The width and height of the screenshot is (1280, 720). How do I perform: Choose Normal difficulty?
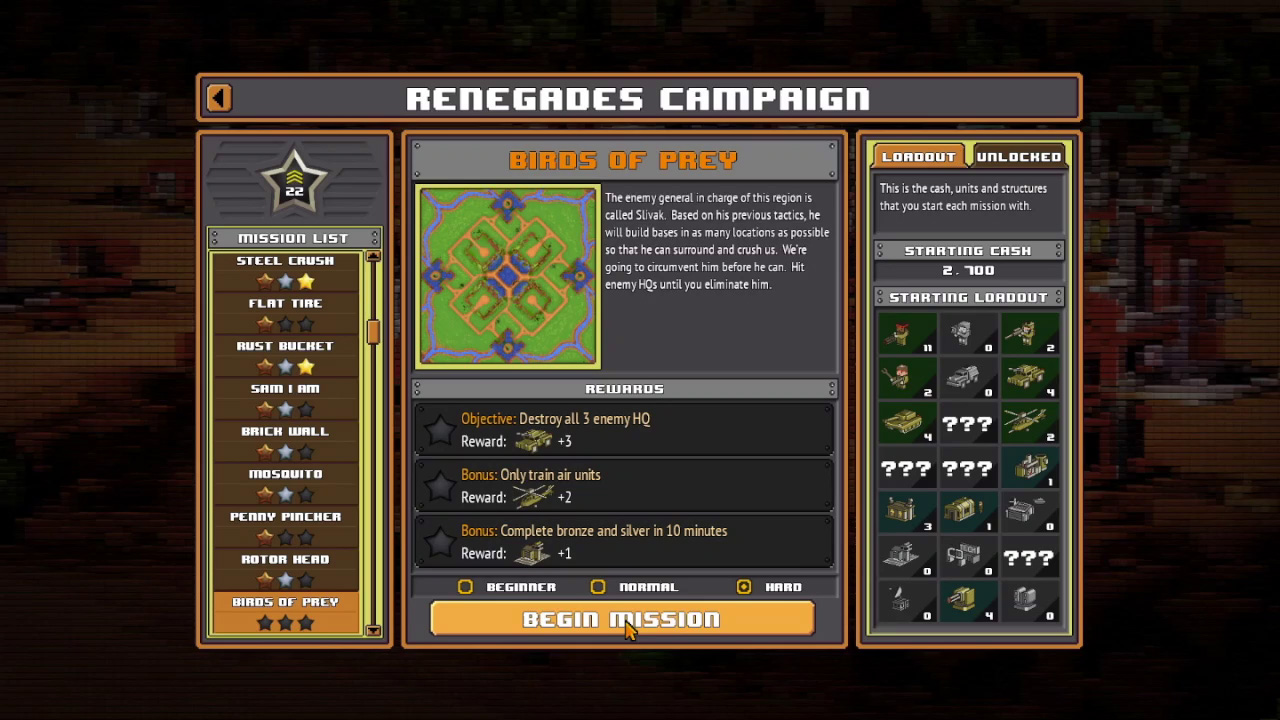click(x=598, y=587)
